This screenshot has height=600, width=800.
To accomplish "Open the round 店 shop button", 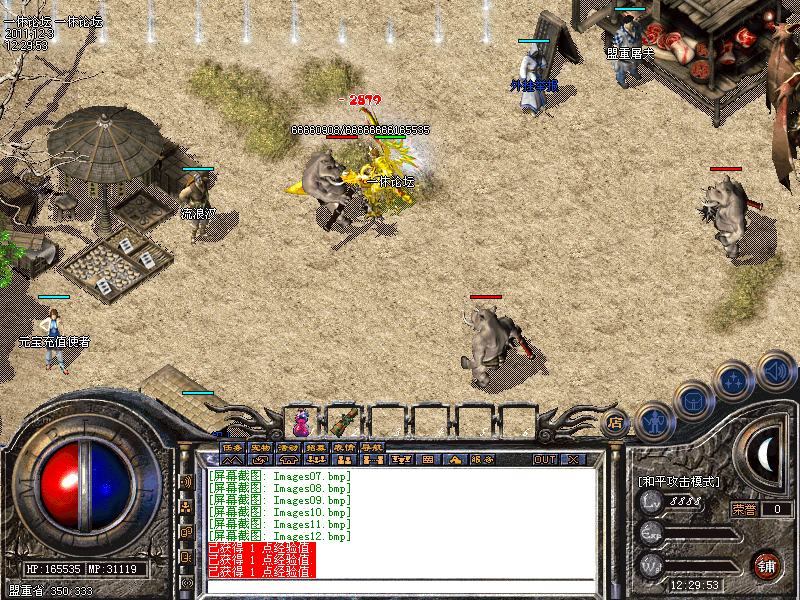I will tap(616, 422).
